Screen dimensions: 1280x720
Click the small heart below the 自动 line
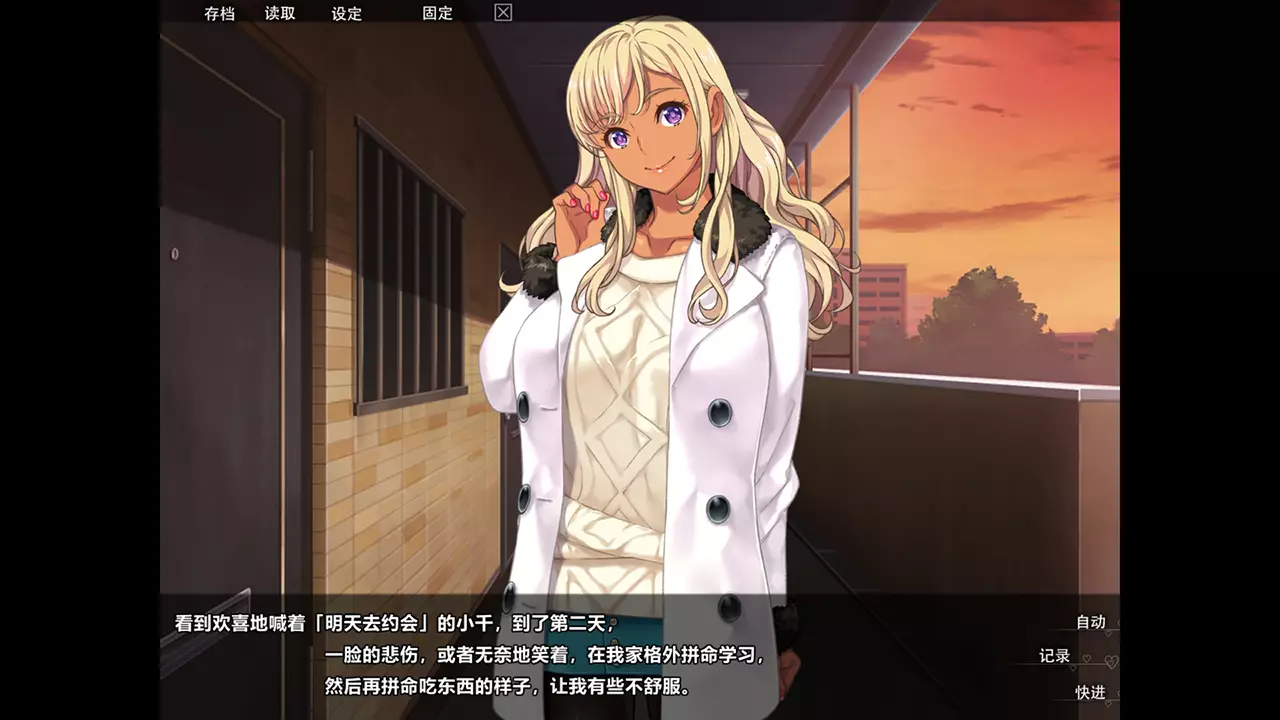coord(1108,633)
